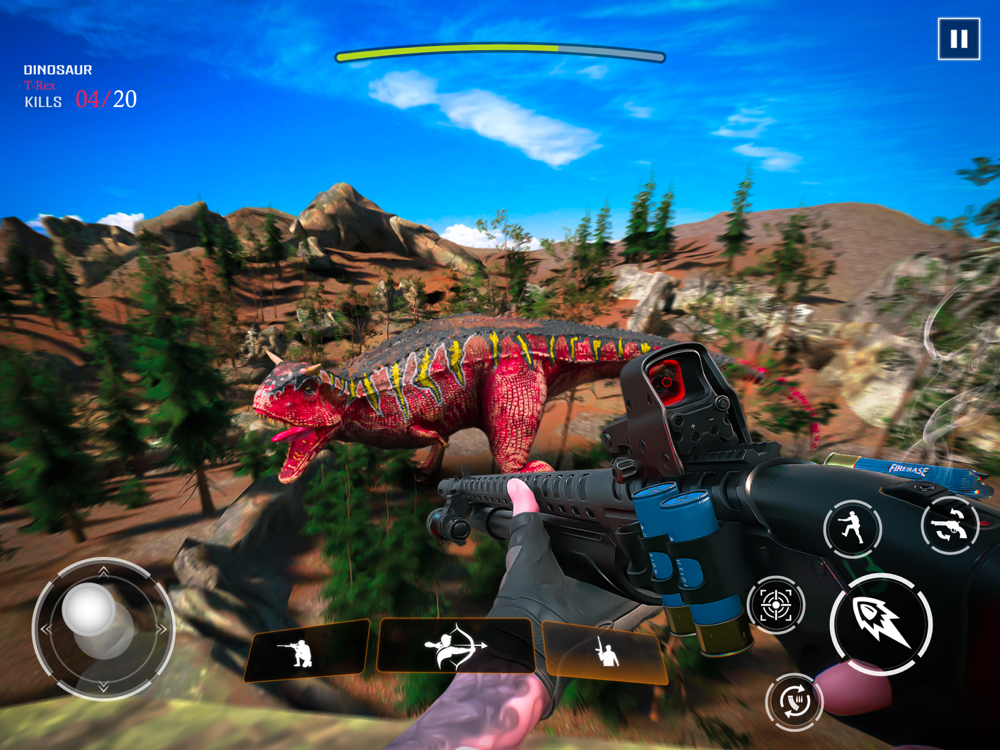Tap the virtual movement joystick
This screenshot has height=750, width=1000.
102,628
